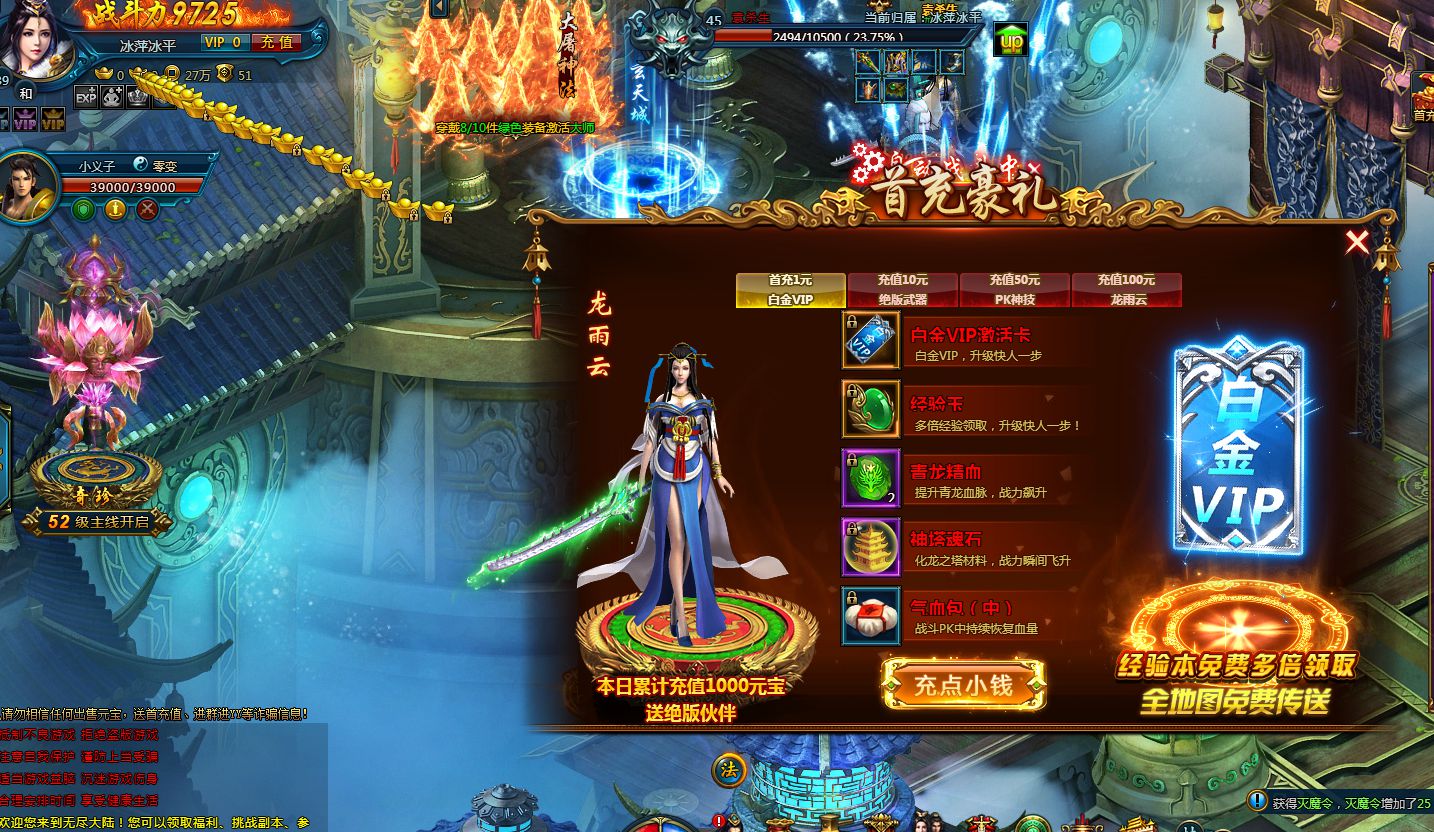Close the 首充豪礼 recharge popup
The image size is (1434, 832).
click(1357, 242)
